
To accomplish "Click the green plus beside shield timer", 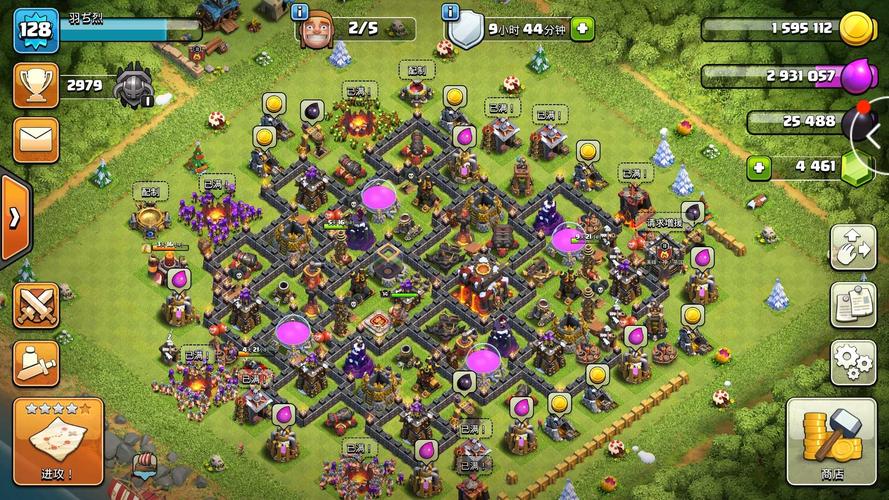I will pos(582,29).
